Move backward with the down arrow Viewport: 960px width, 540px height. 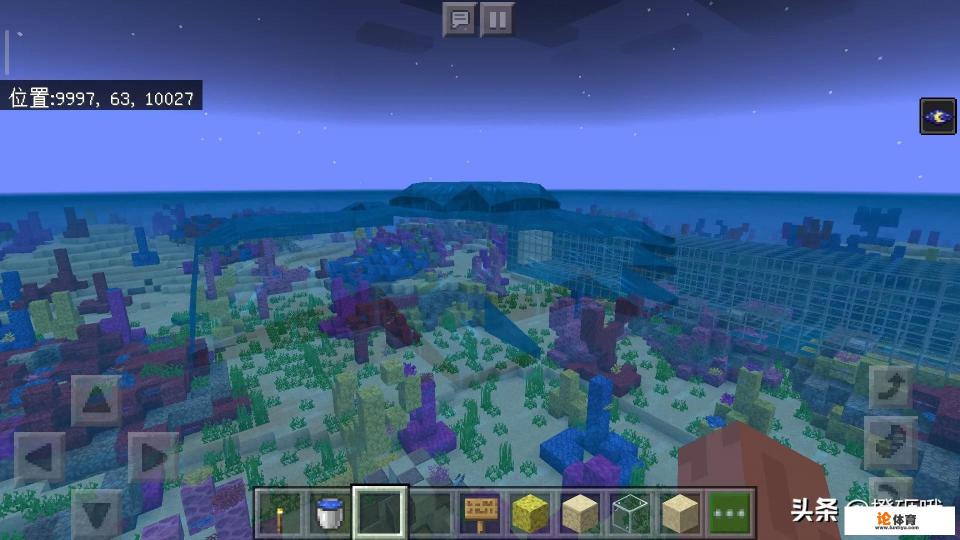point(96,513)
